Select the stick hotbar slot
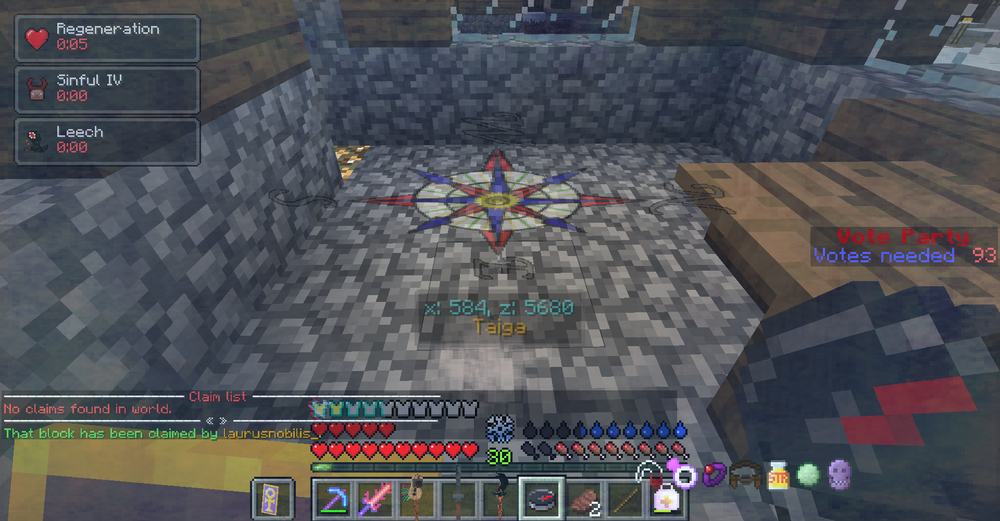The height and width of the screenshot is (521, 1000). pos(623,499)
